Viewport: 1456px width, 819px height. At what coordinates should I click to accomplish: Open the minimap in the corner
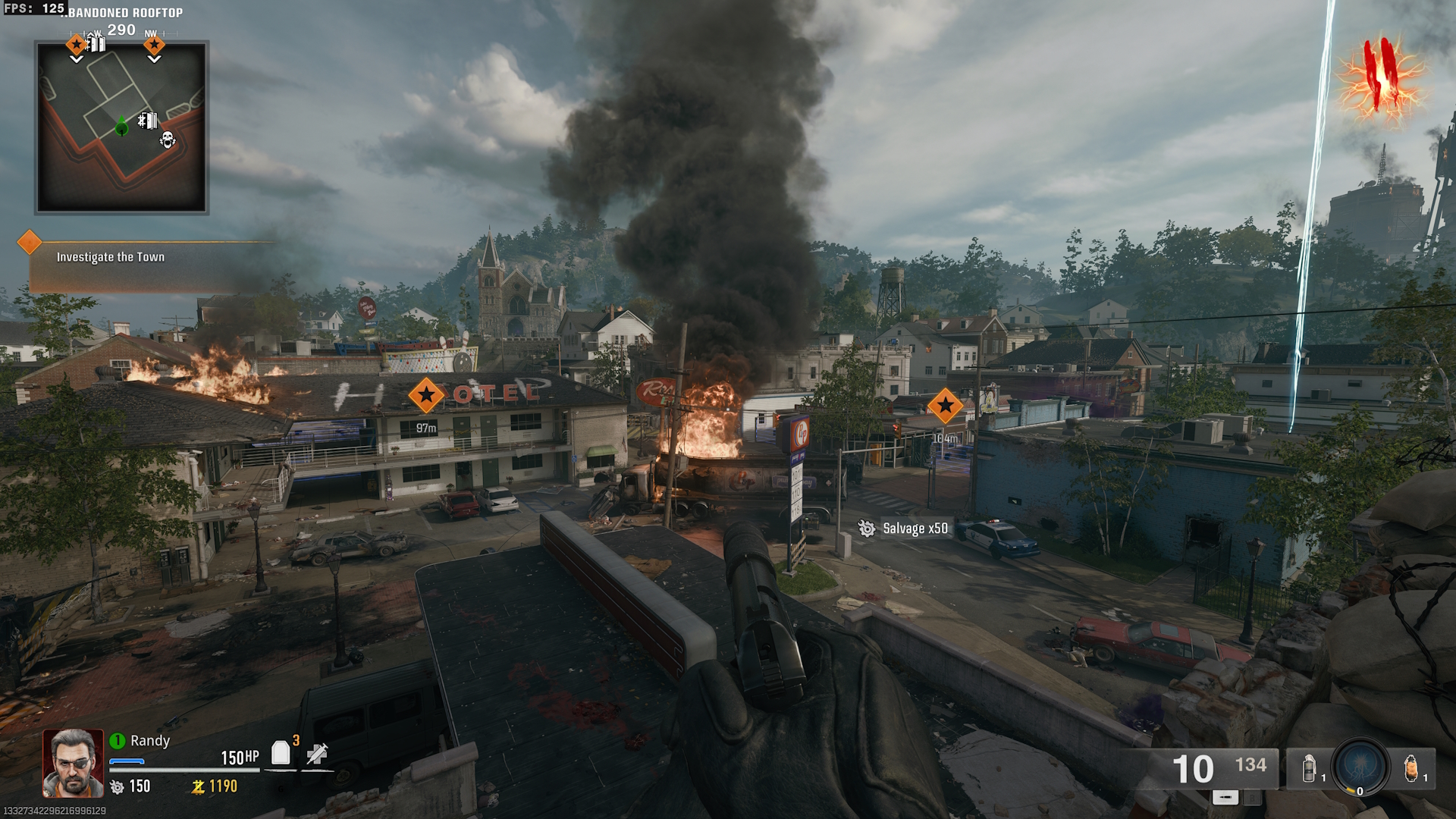(x=121, y=127)
